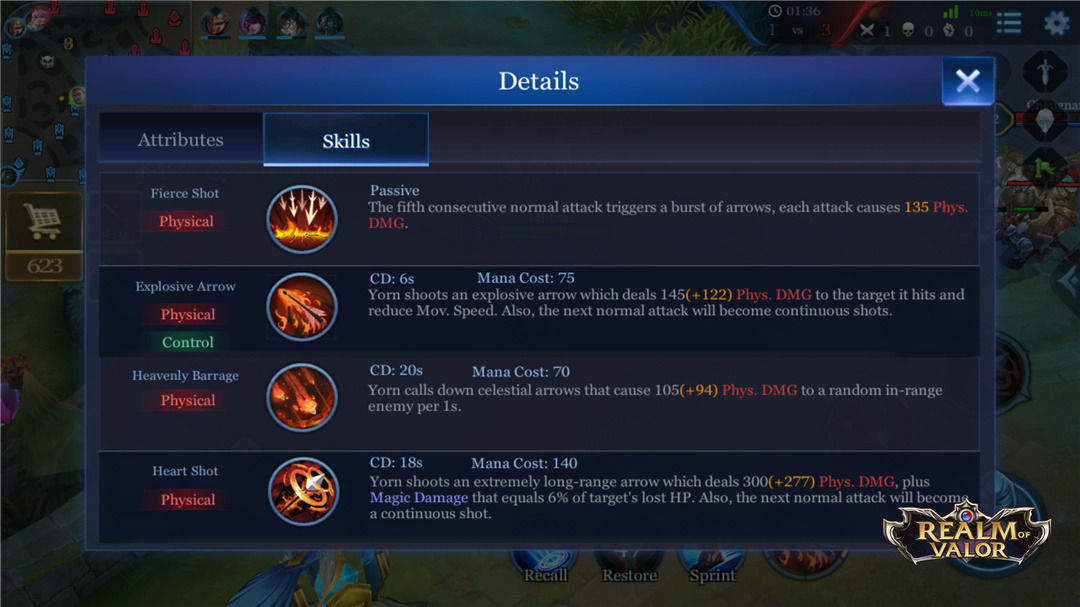1080x607 pixels.
Task: Select the Explosive Arrow skill icon
Action: 301,307
